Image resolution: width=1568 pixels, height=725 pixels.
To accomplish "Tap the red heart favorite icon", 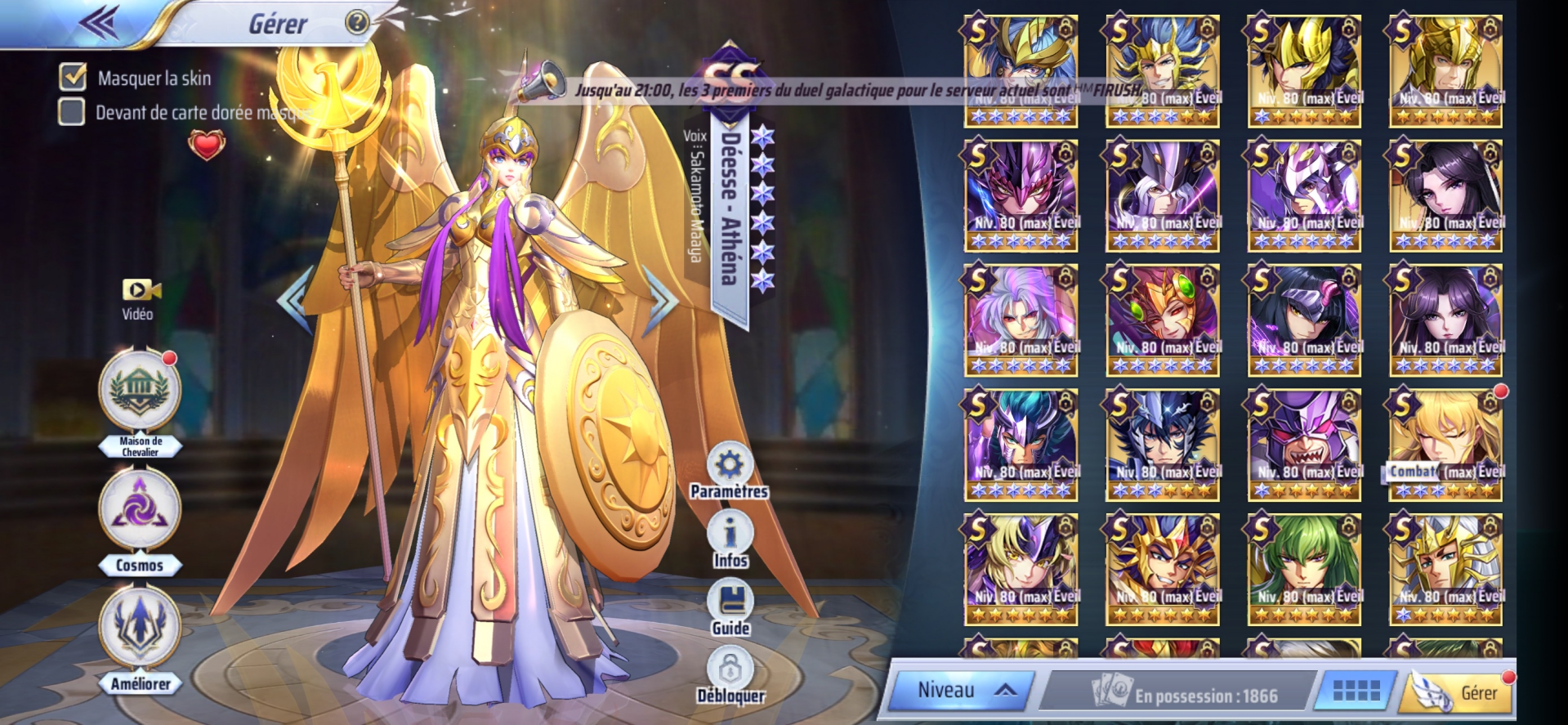I will [206, 145].
